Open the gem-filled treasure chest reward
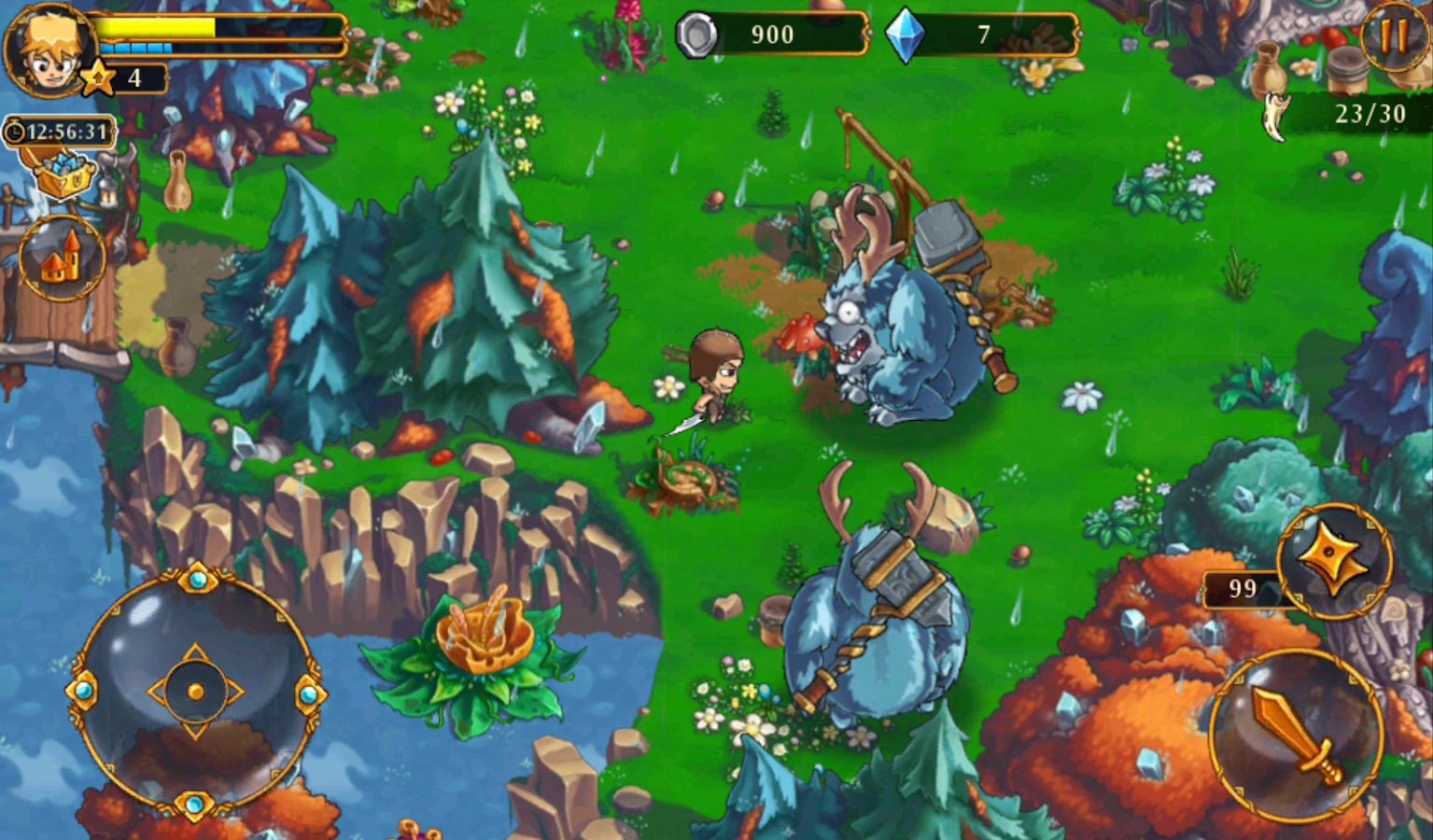Screen dimensions: 1433x840 [64, 175]
